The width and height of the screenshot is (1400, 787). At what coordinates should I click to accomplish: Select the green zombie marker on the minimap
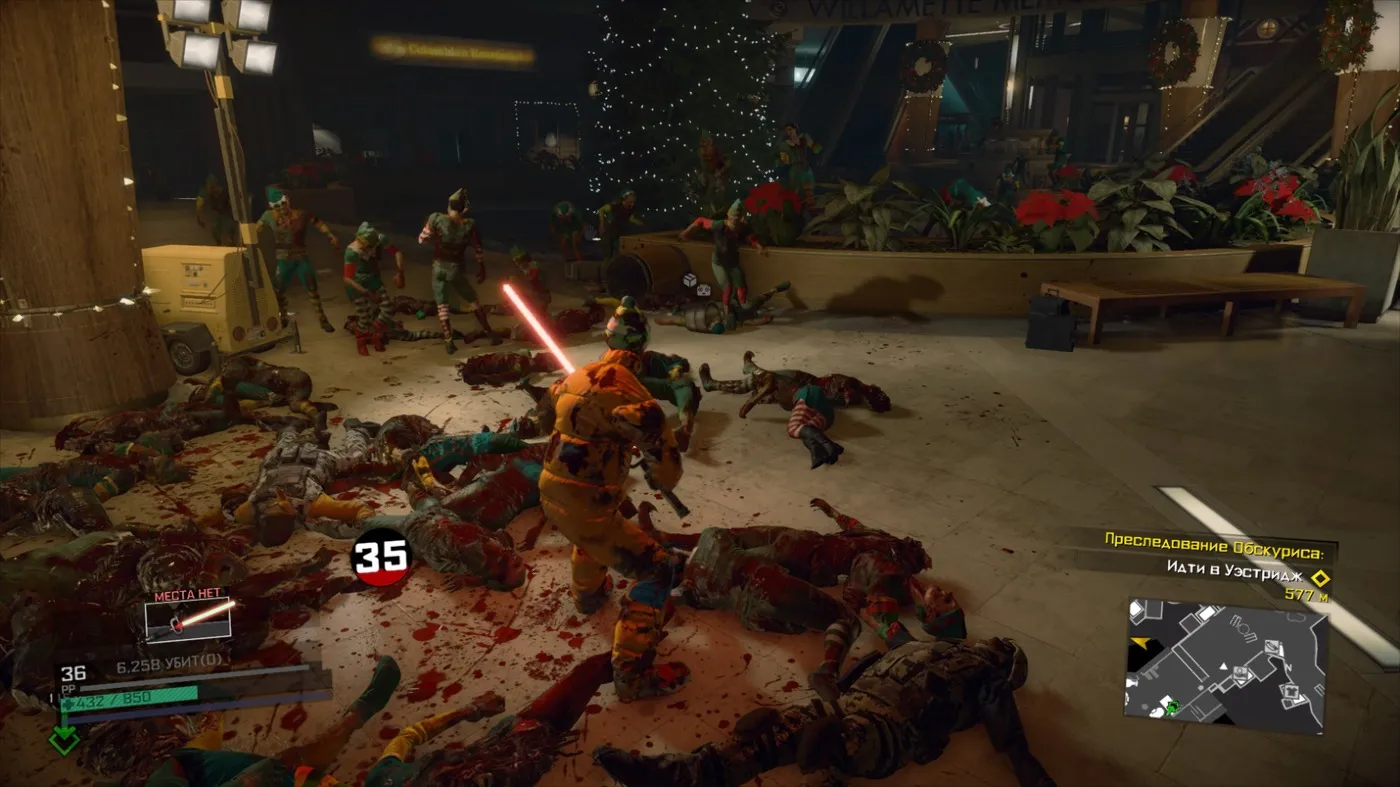click(1171, 708)
